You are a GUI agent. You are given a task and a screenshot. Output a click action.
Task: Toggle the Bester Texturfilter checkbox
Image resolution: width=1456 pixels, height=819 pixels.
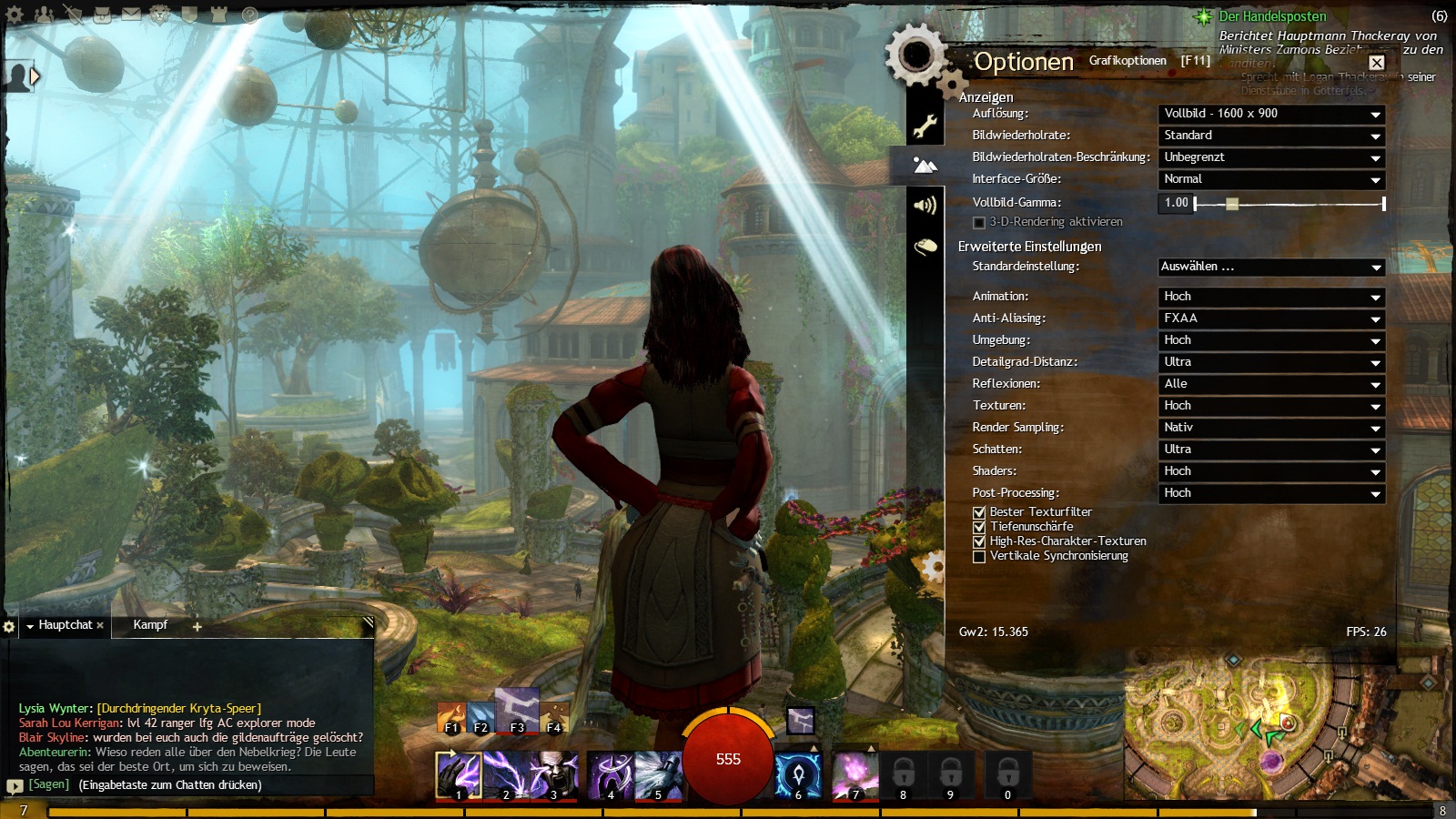coord(980,512)
